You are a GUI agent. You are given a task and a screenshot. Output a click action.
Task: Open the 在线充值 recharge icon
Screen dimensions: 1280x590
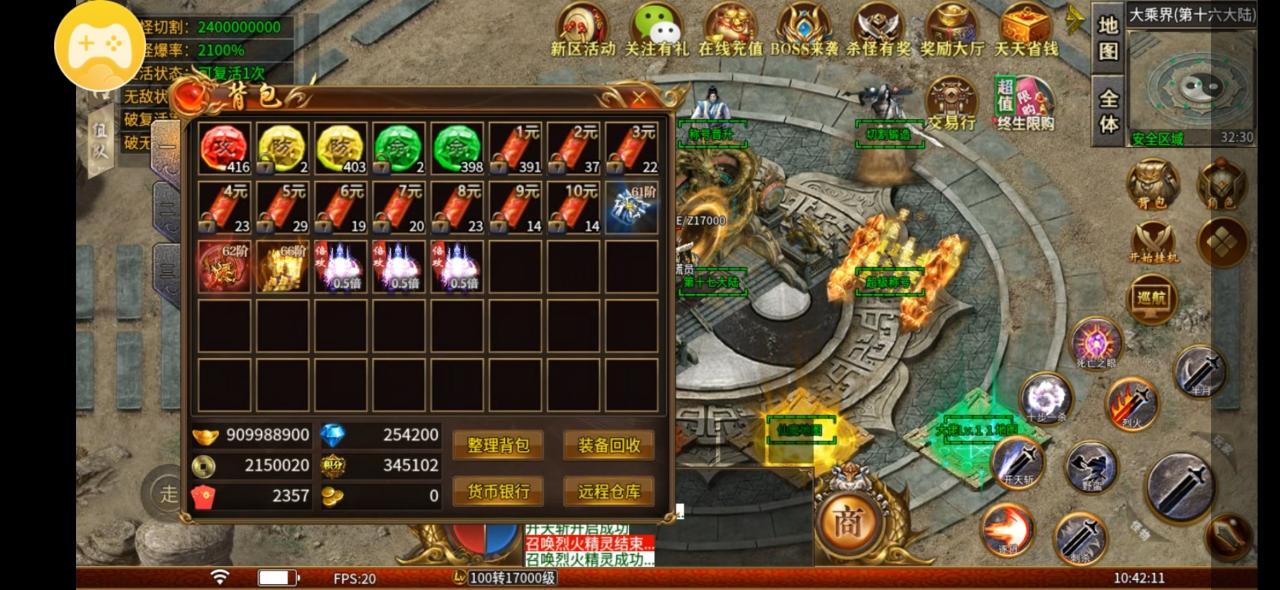point(730,29)
